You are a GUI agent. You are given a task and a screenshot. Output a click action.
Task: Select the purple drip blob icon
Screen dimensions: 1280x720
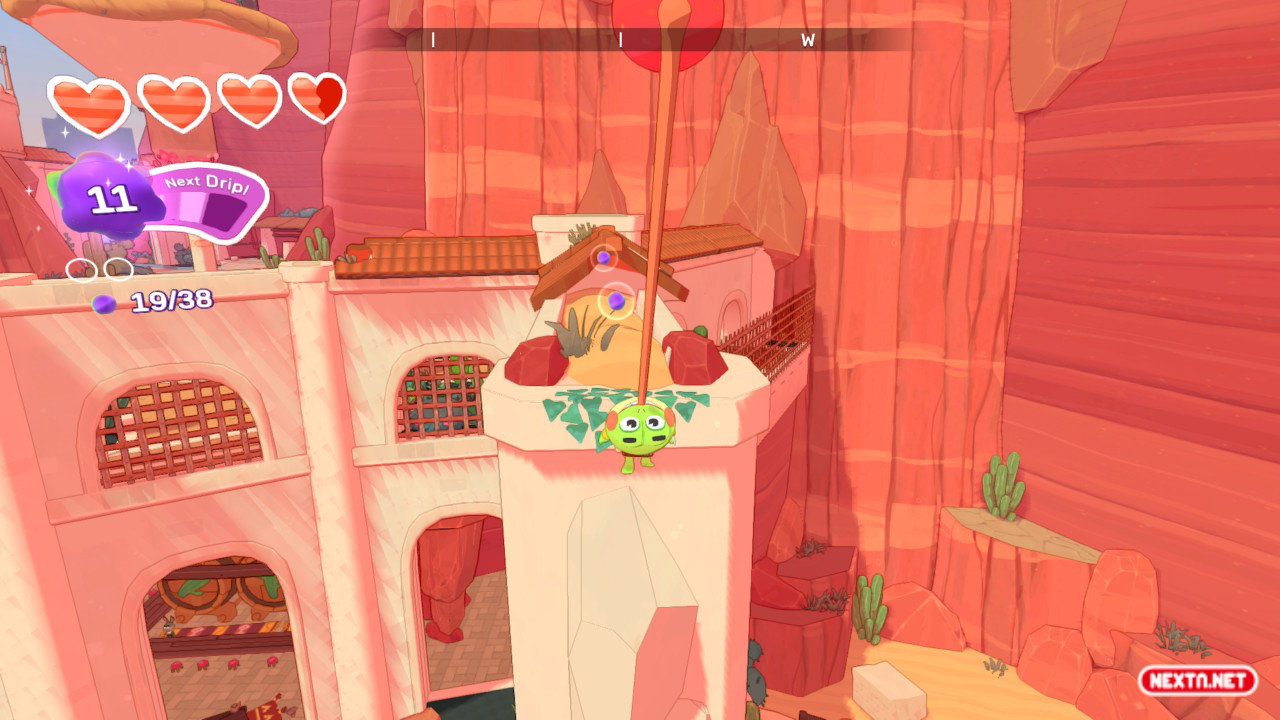(x=110, y=198)
